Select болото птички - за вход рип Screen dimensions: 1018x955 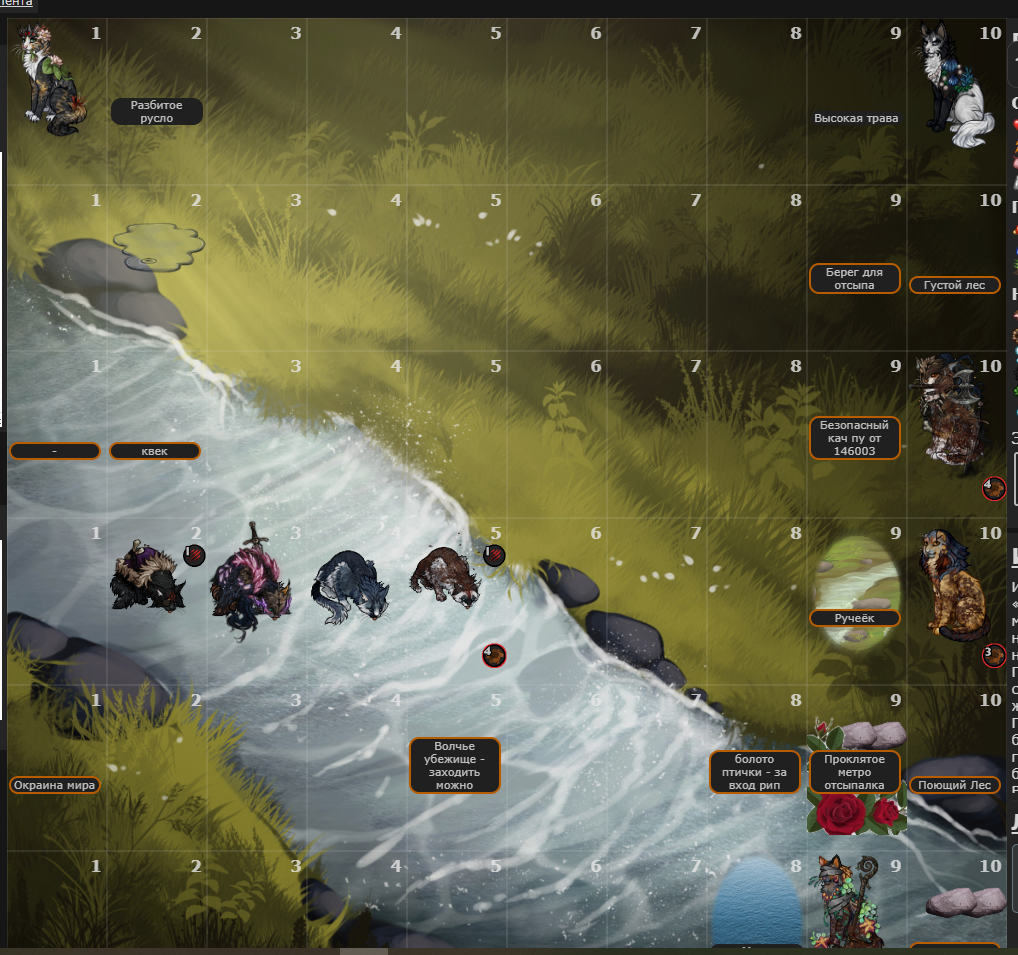[755, 772]
